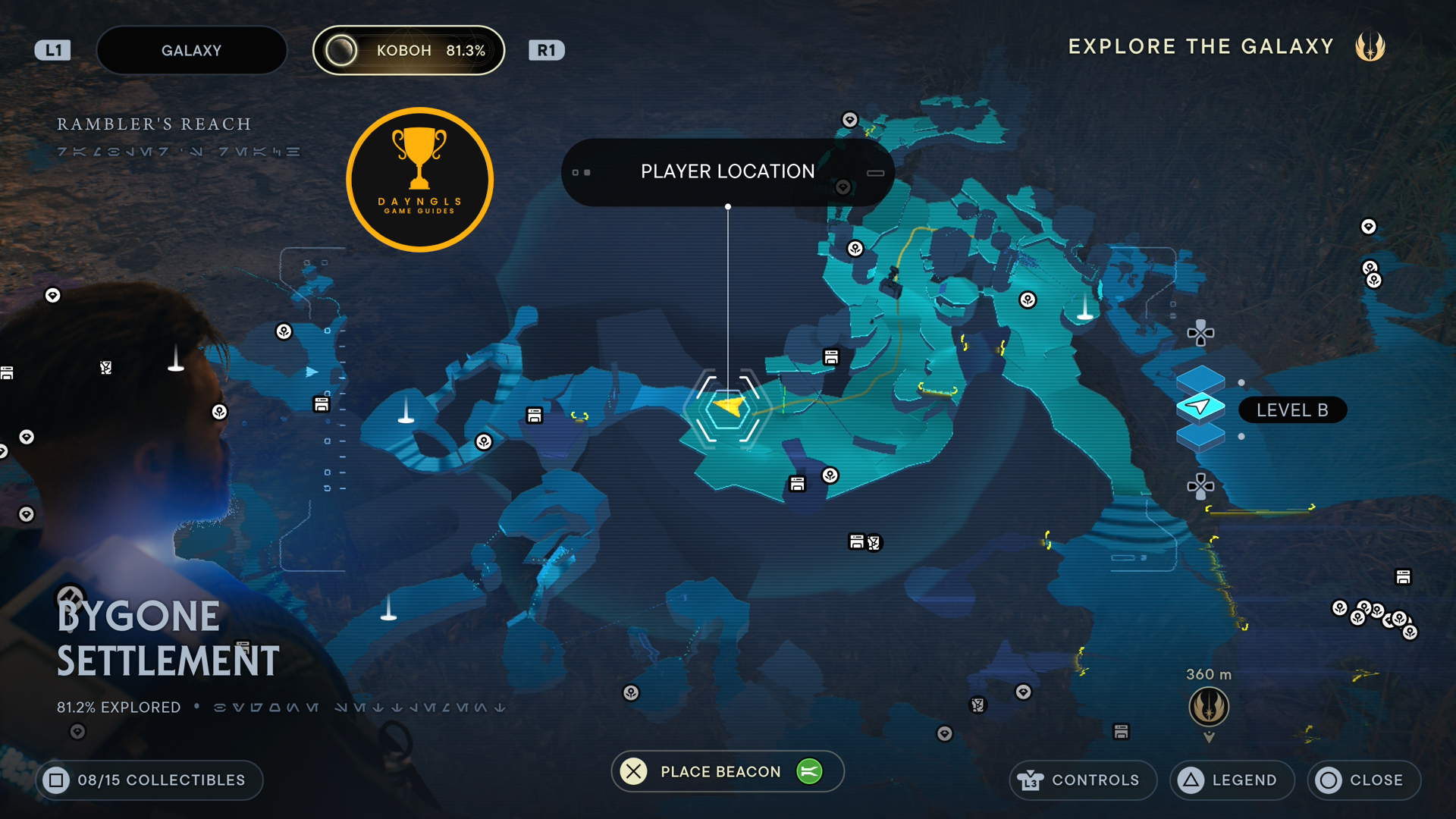Switch to the Galaxy map tab
The image size is (1456, 819).
point(191,51)
